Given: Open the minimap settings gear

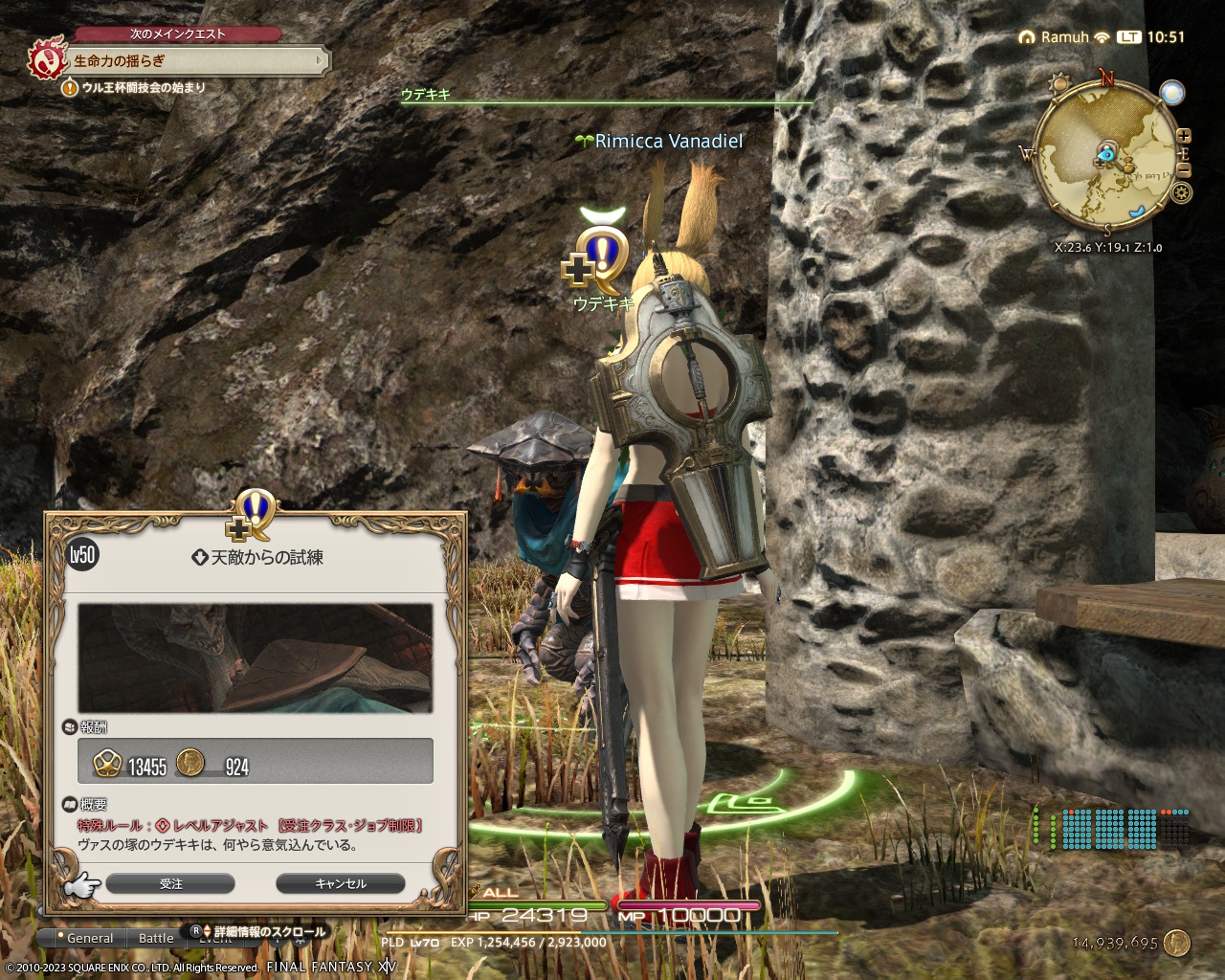Looking at the screenshot, I should (x=1181, y=191).
